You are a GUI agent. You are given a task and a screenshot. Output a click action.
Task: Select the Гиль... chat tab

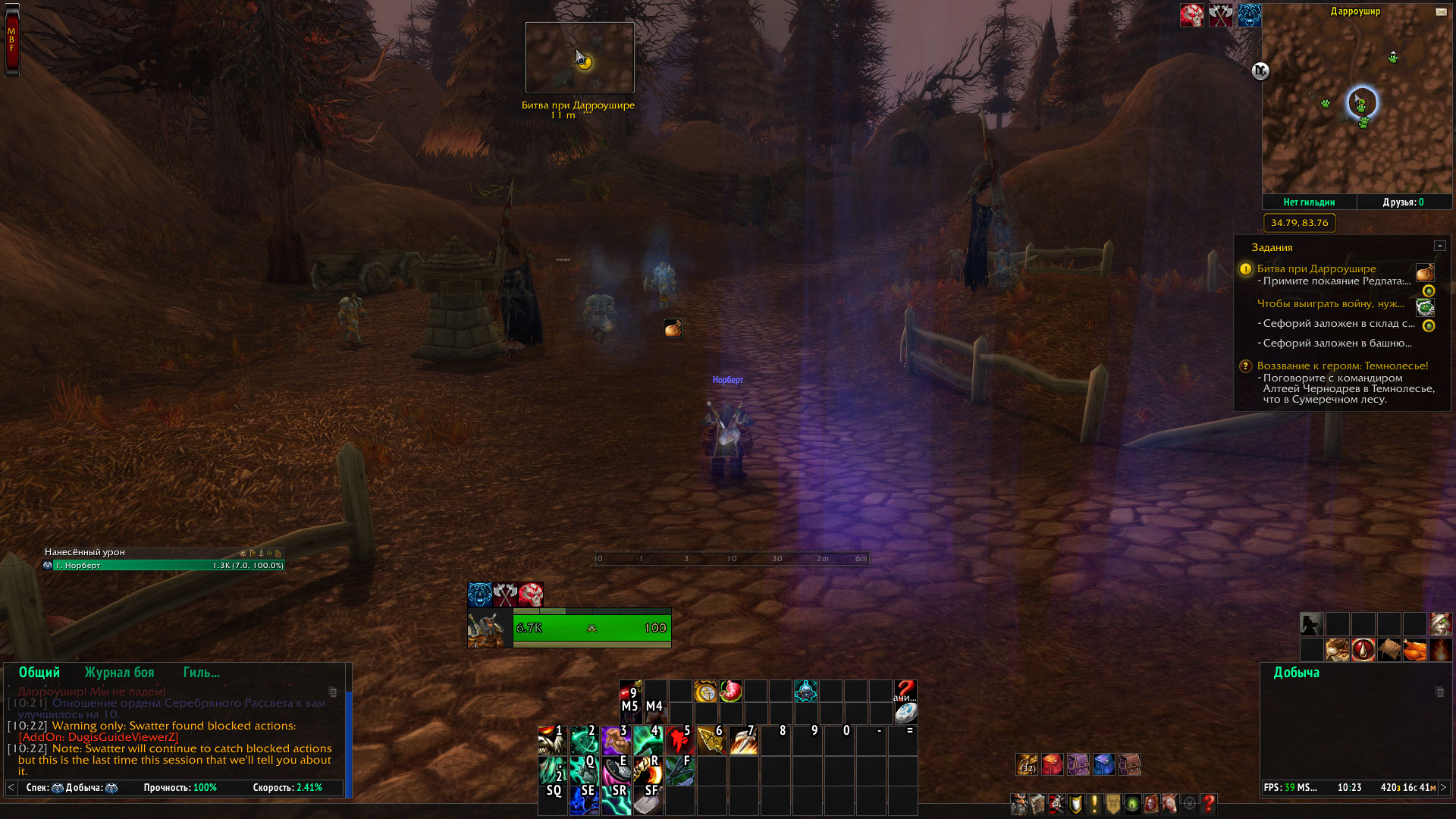tap(201, 673)
